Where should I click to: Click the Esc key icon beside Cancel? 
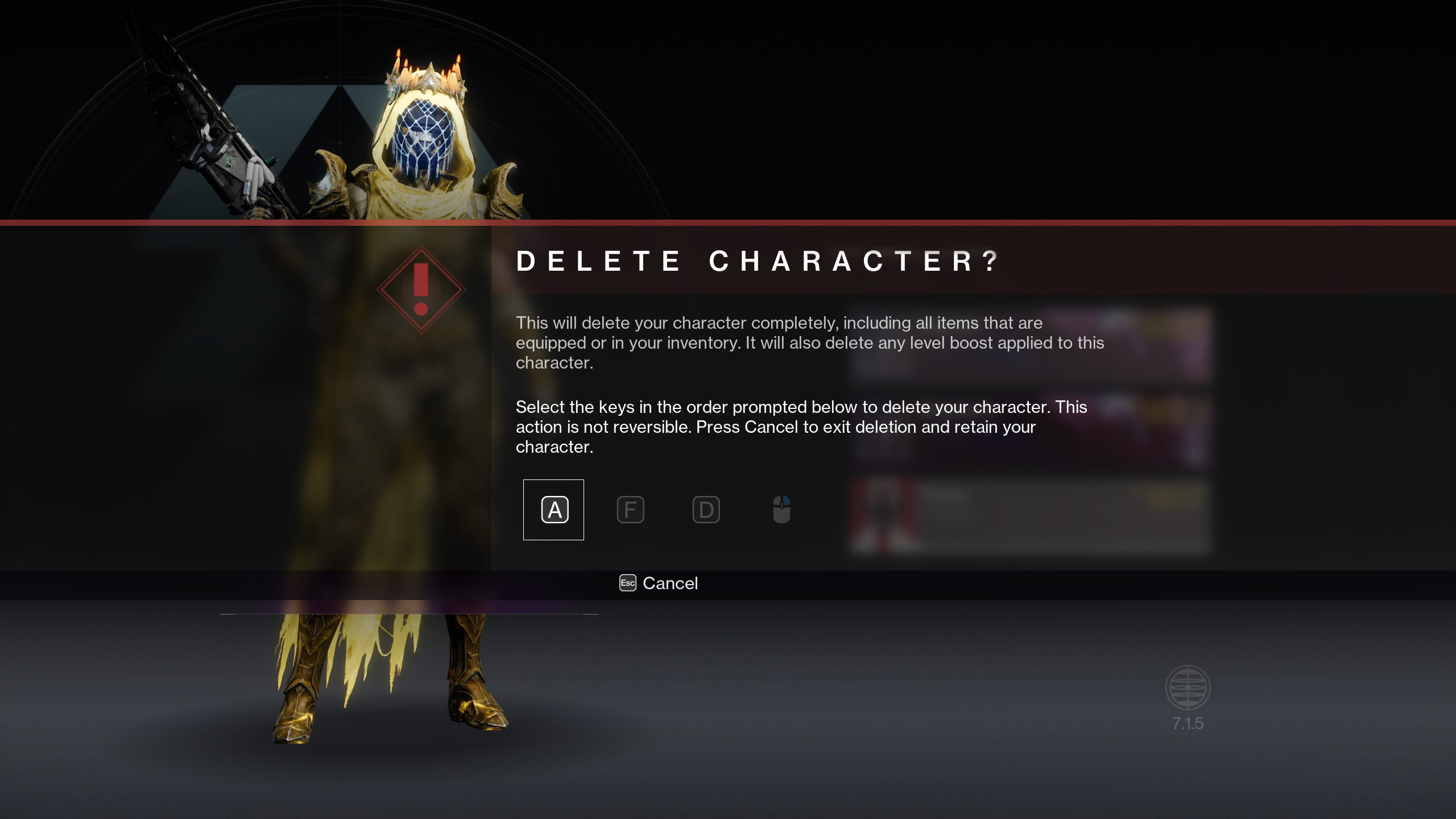[627, 584]
